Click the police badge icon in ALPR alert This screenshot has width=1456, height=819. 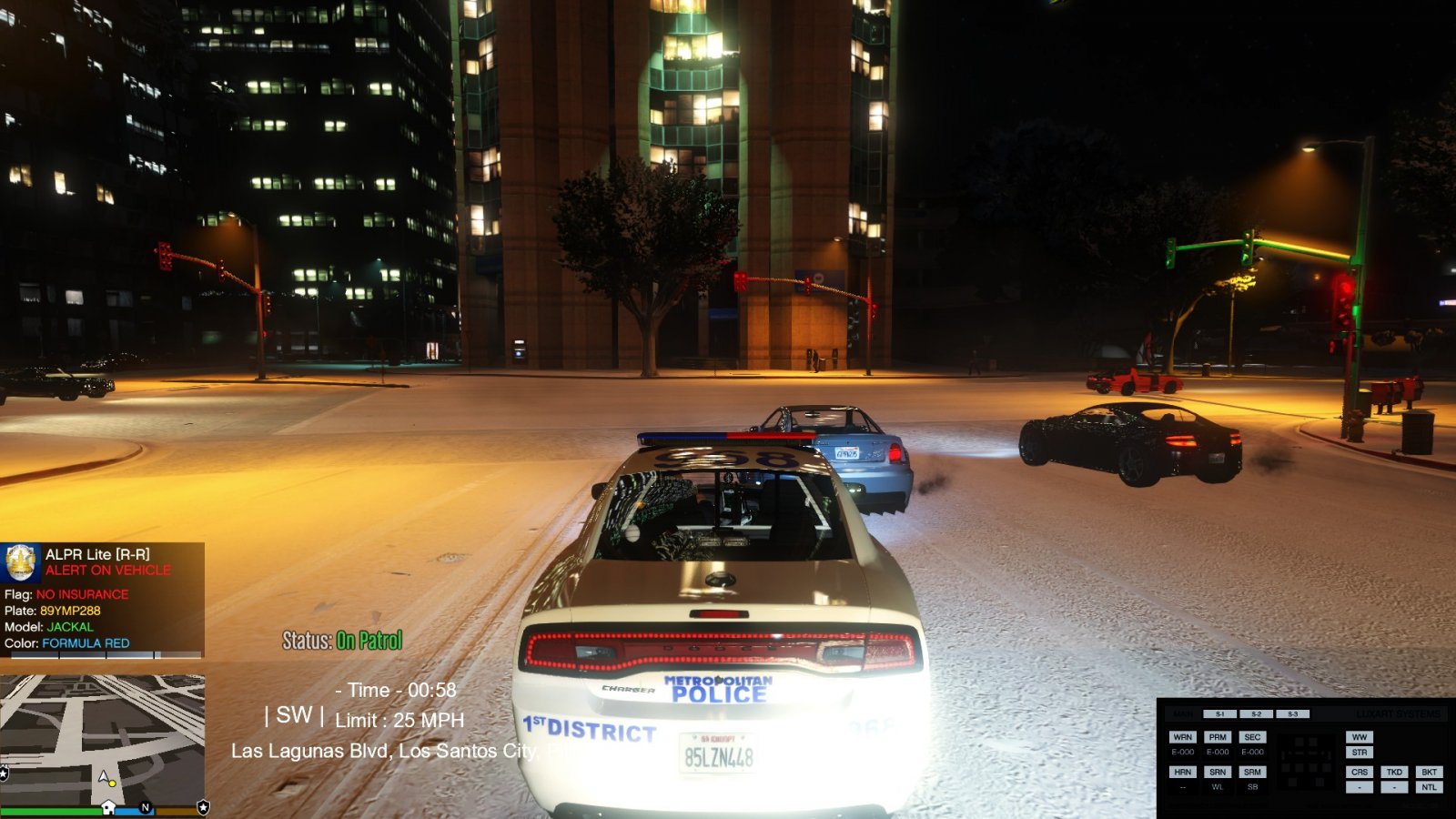[x=21, y=562]
